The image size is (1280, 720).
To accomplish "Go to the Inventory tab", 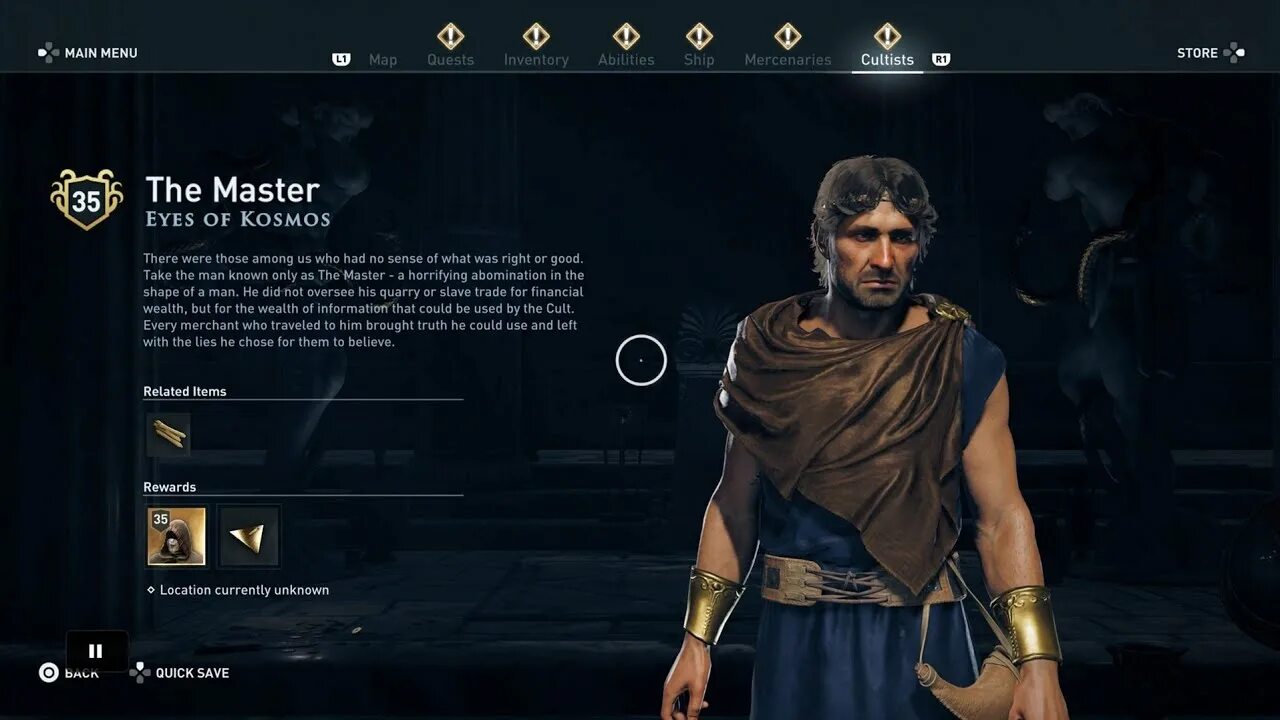I will click(536, 59).
